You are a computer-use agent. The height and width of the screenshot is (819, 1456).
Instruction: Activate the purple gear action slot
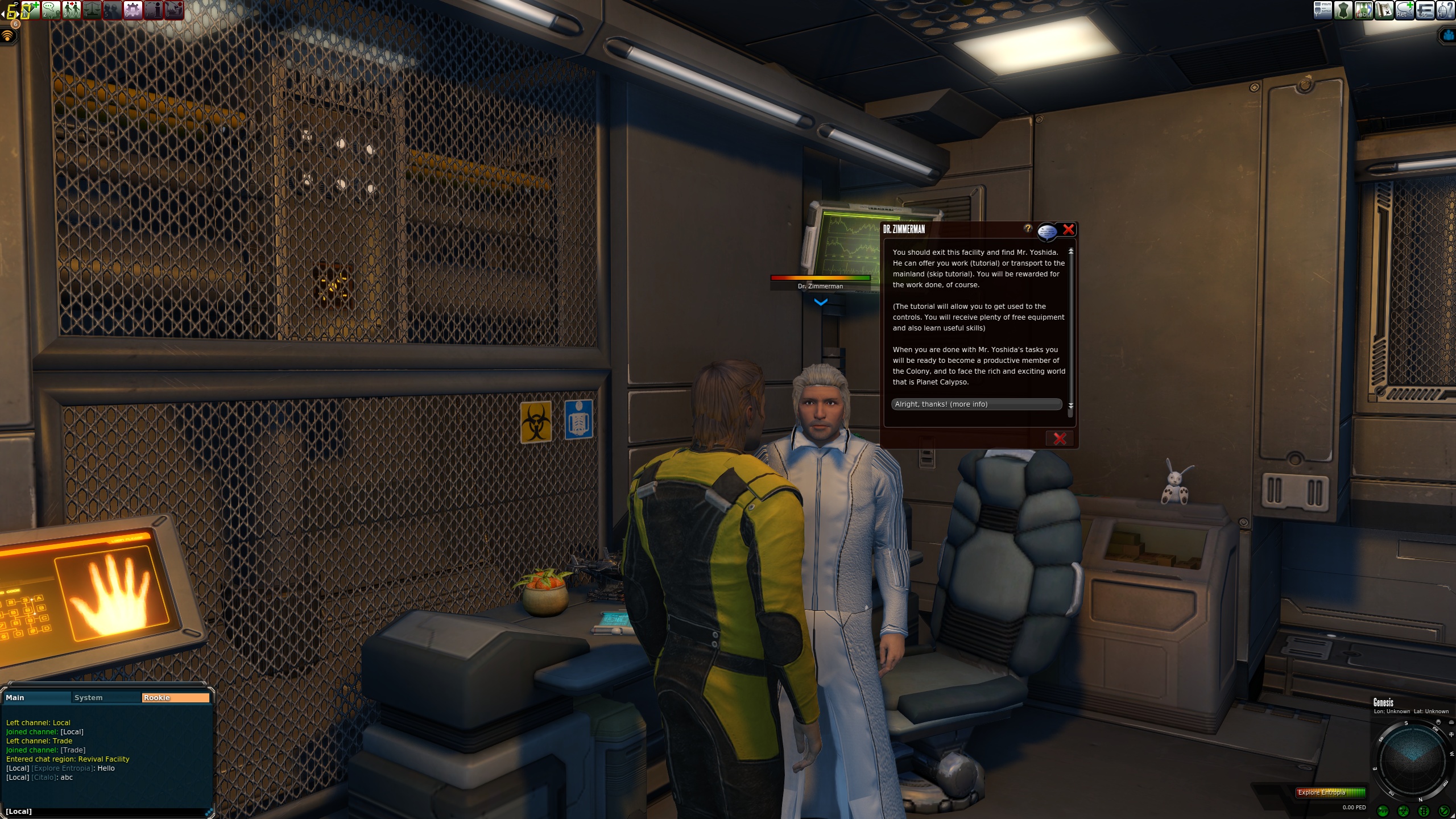[133, 10]
